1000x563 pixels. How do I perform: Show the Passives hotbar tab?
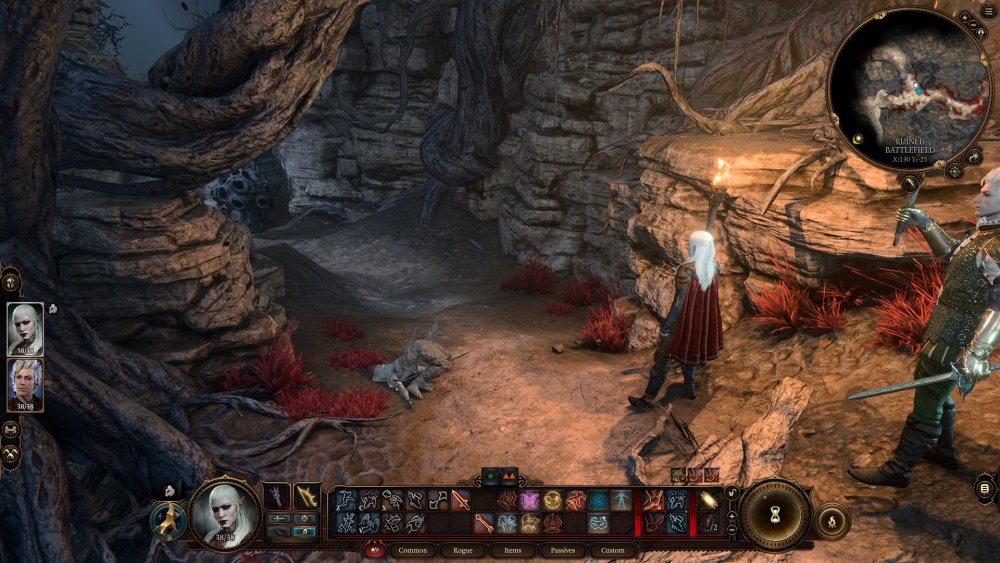click(x=564, y=550)
